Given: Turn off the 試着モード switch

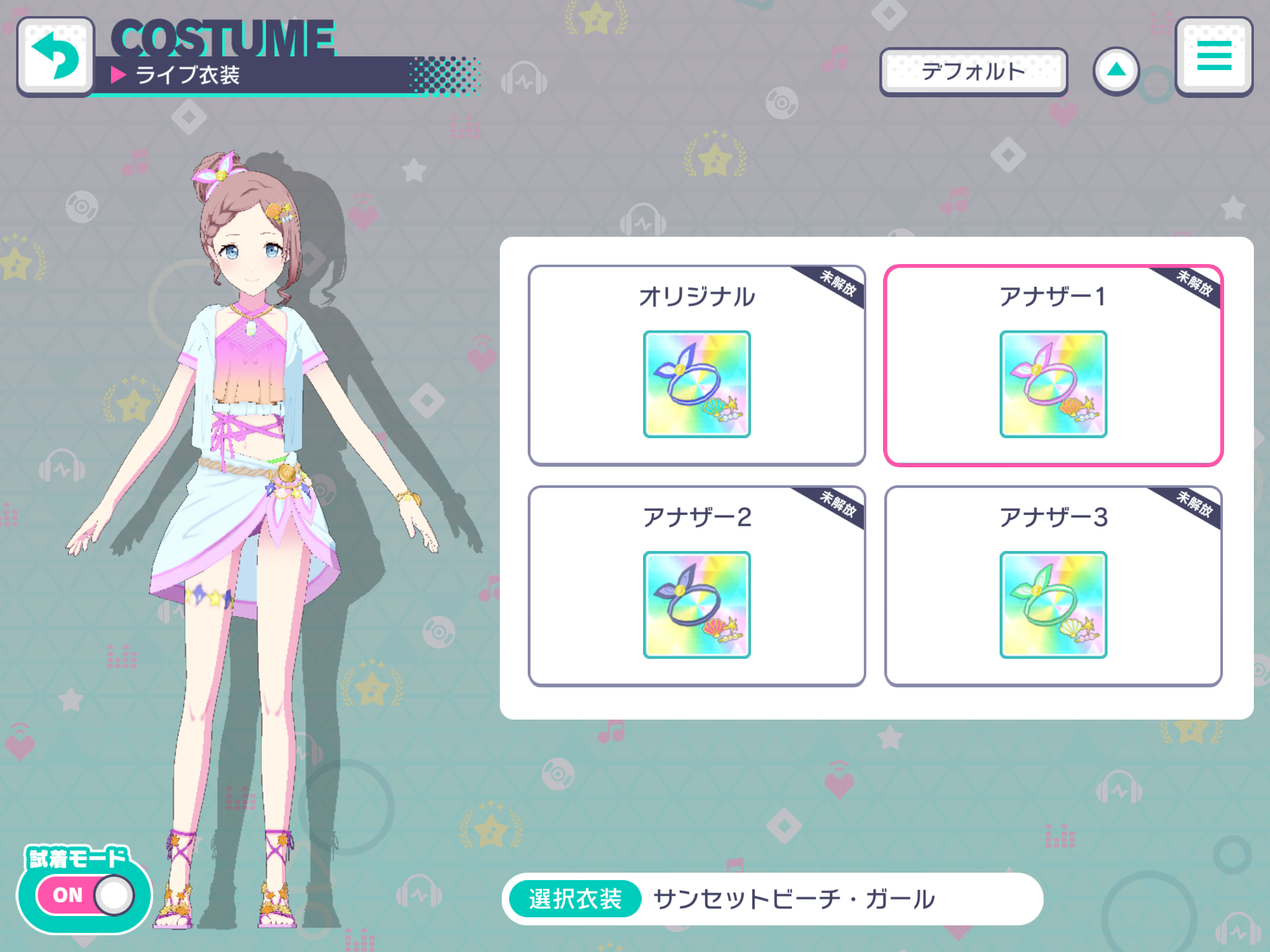Looking at the screenshot, I should [84, 894].
